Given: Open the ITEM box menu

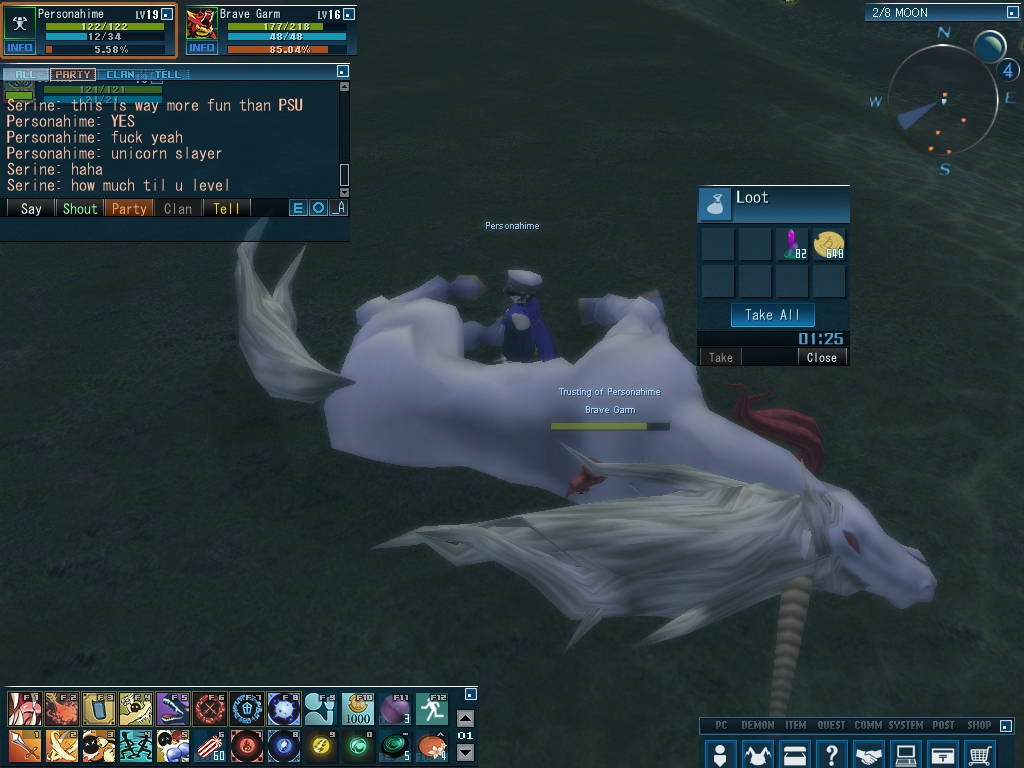Looking at the screenshot, I should [795, 754].
